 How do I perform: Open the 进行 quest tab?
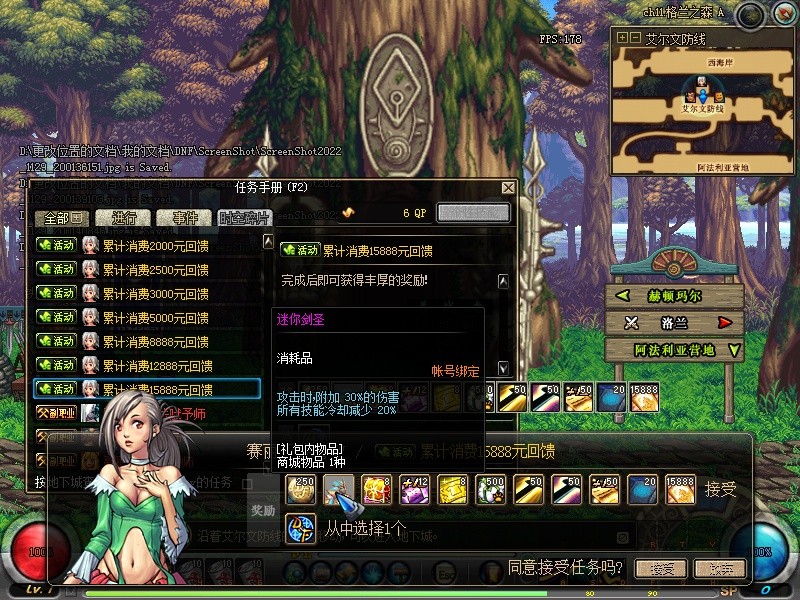tap(124, 218)
